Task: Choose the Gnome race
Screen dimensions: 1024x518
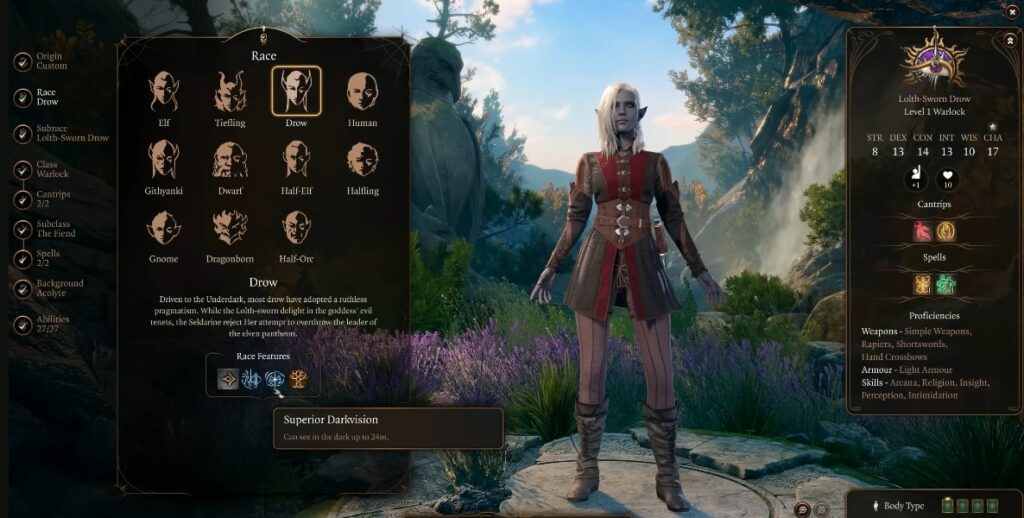Action: click(x=164, y=228)
